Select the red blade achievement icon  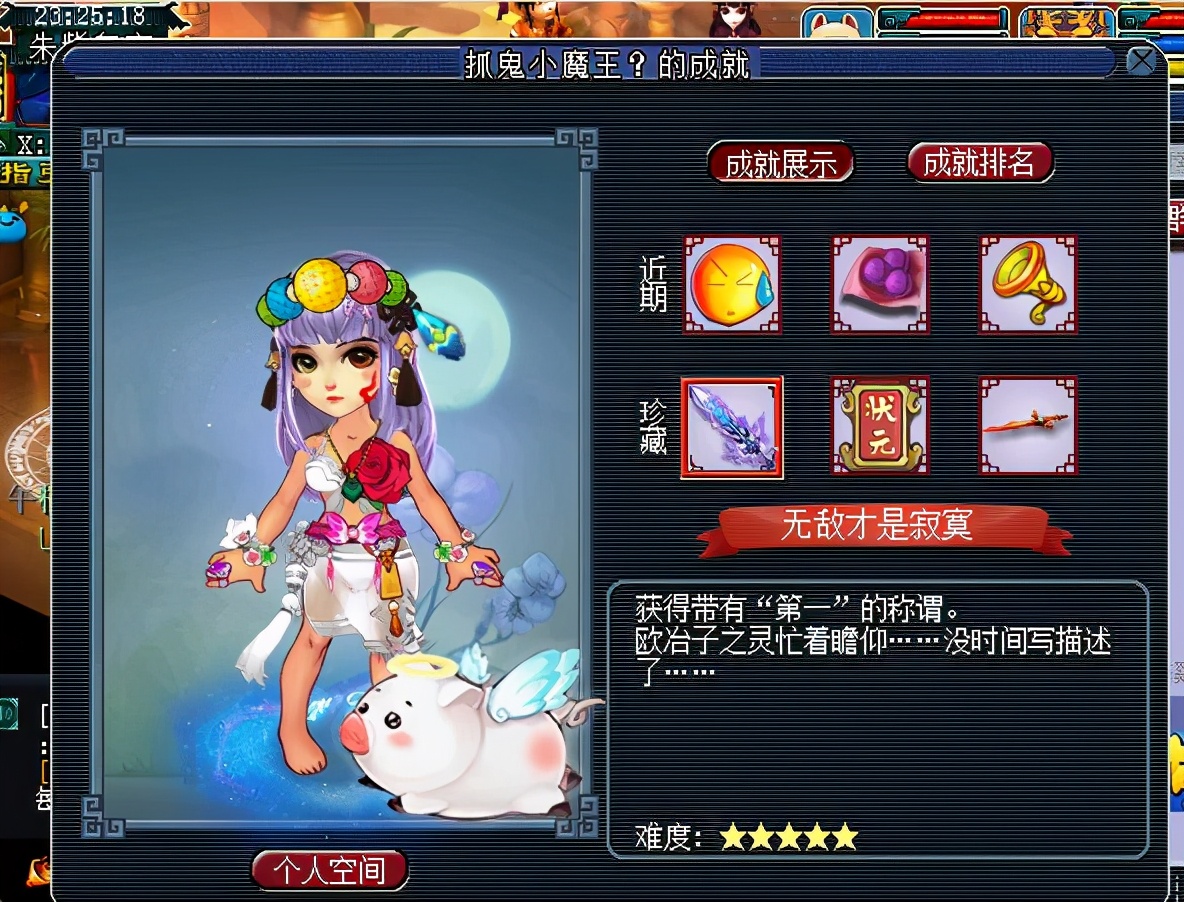click(x=1028, y=426)
